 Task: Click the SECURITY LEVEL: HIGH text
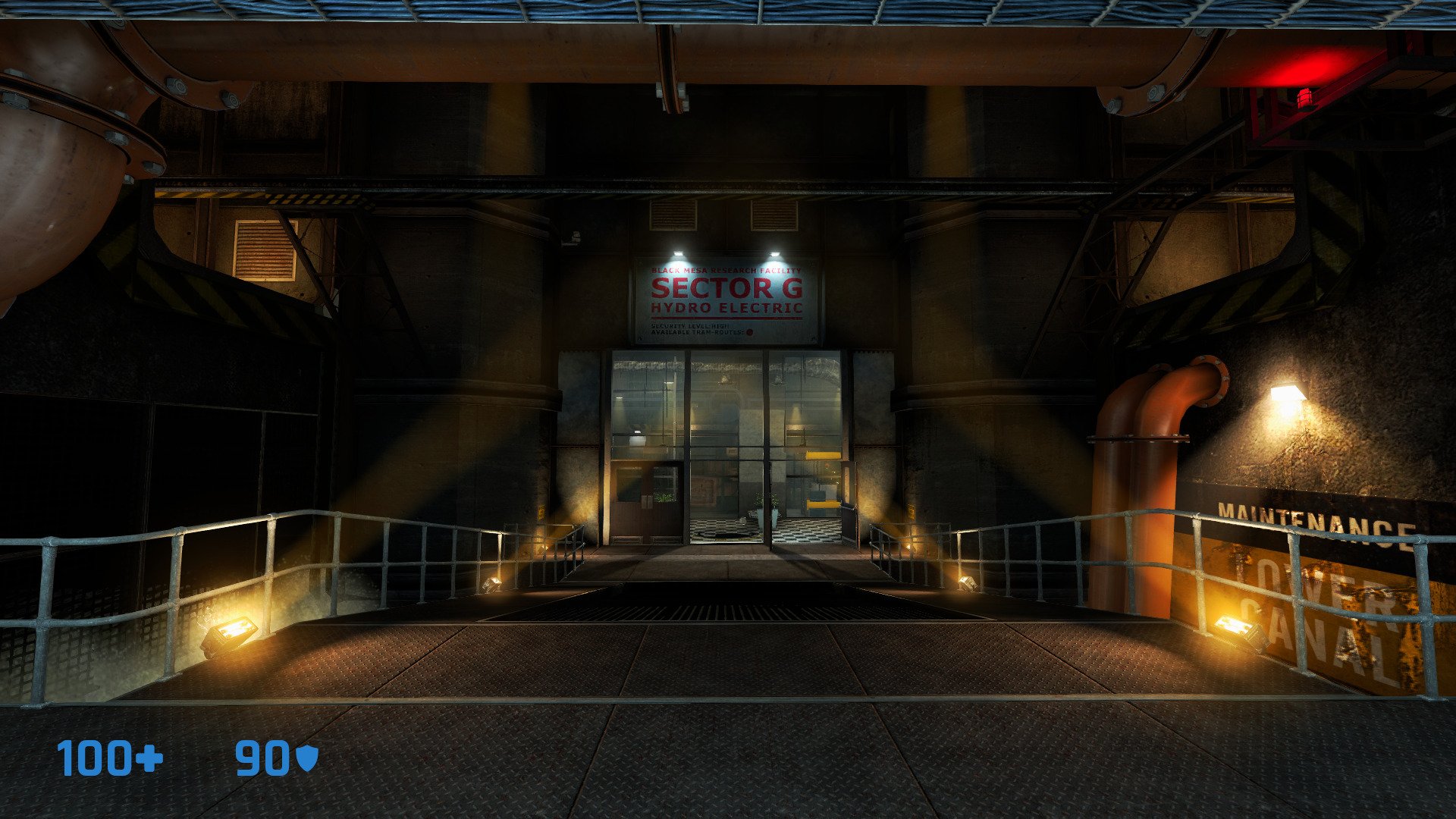pos(690,326)
